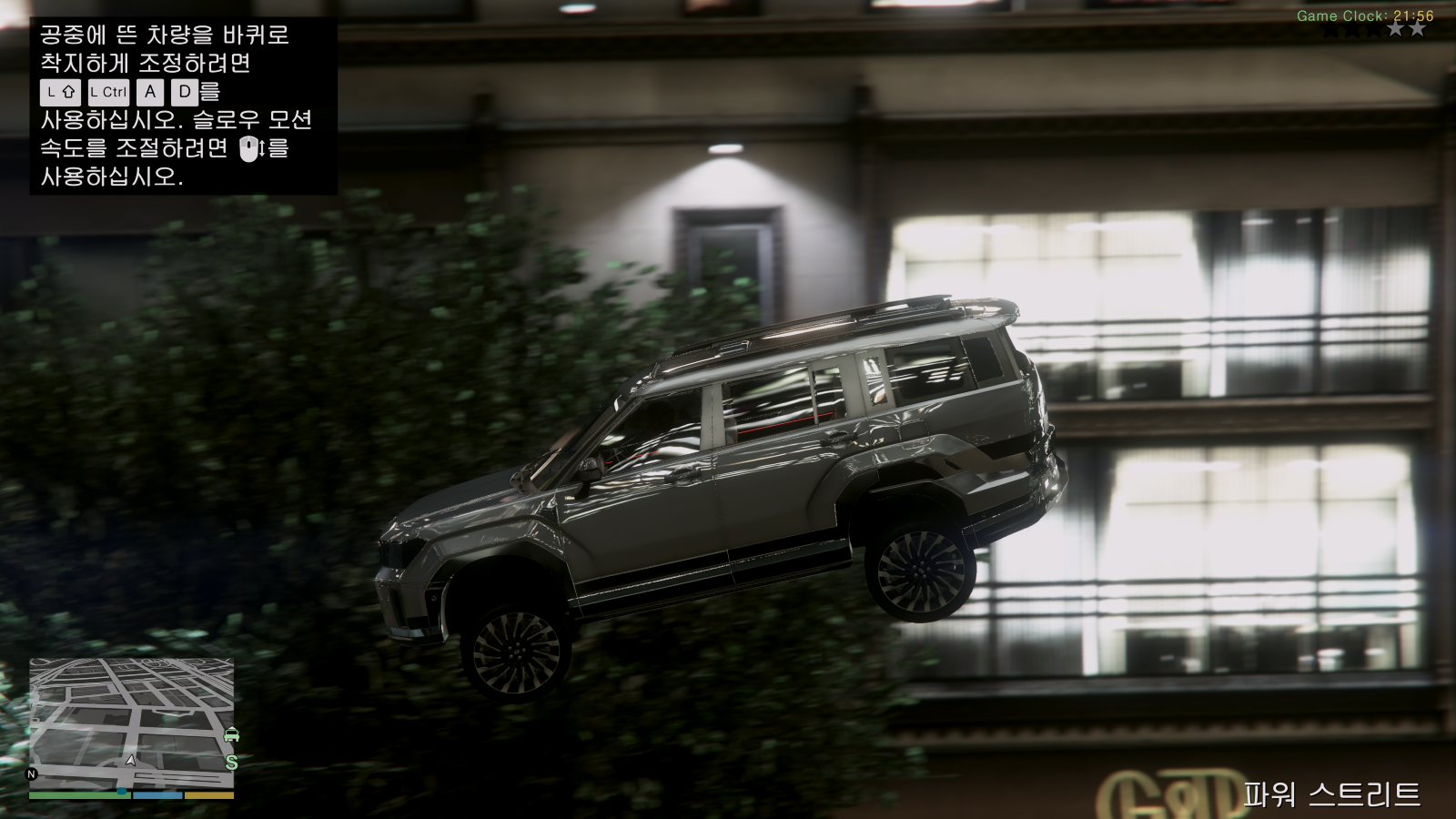Select the D key prompt icon
The image size is (1456, 819).
184,92
